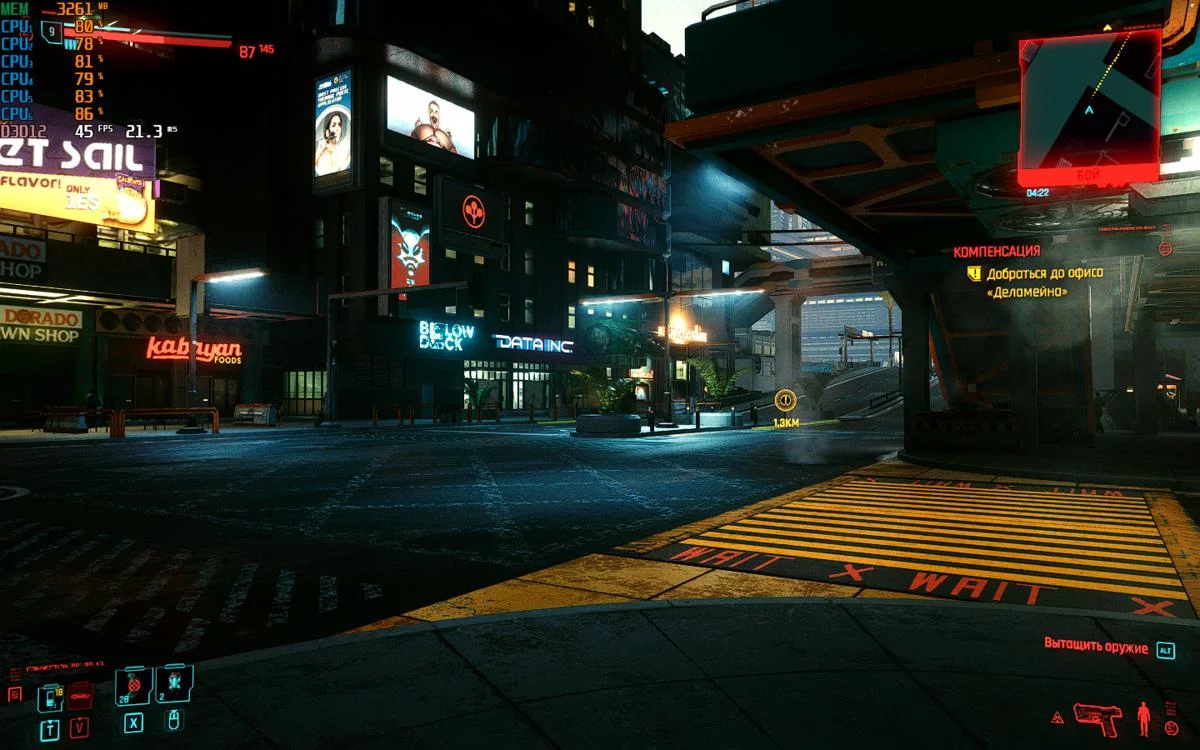
Task: Select the quest objective «Добраться до офиса Деломейна»
Action: (x=1026, y=282)
